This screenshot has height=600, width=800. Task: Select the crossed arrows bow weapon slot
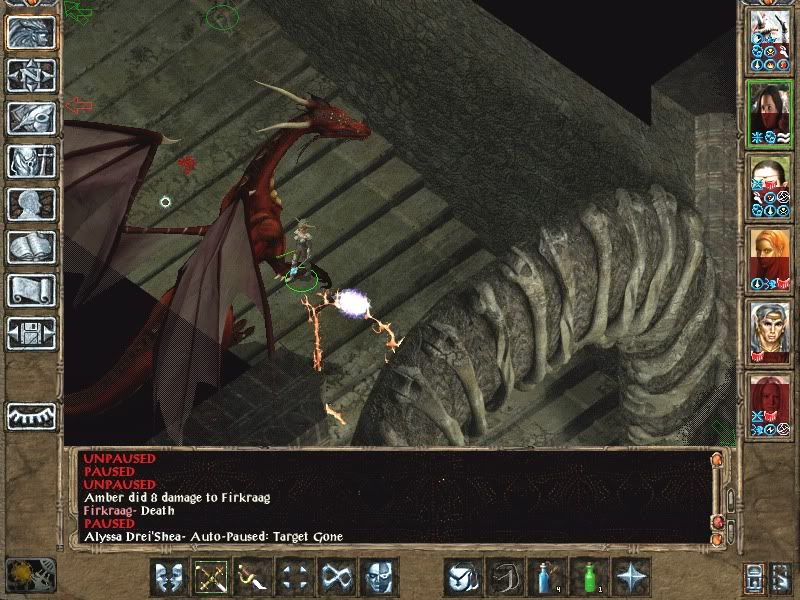click(210, 577)
